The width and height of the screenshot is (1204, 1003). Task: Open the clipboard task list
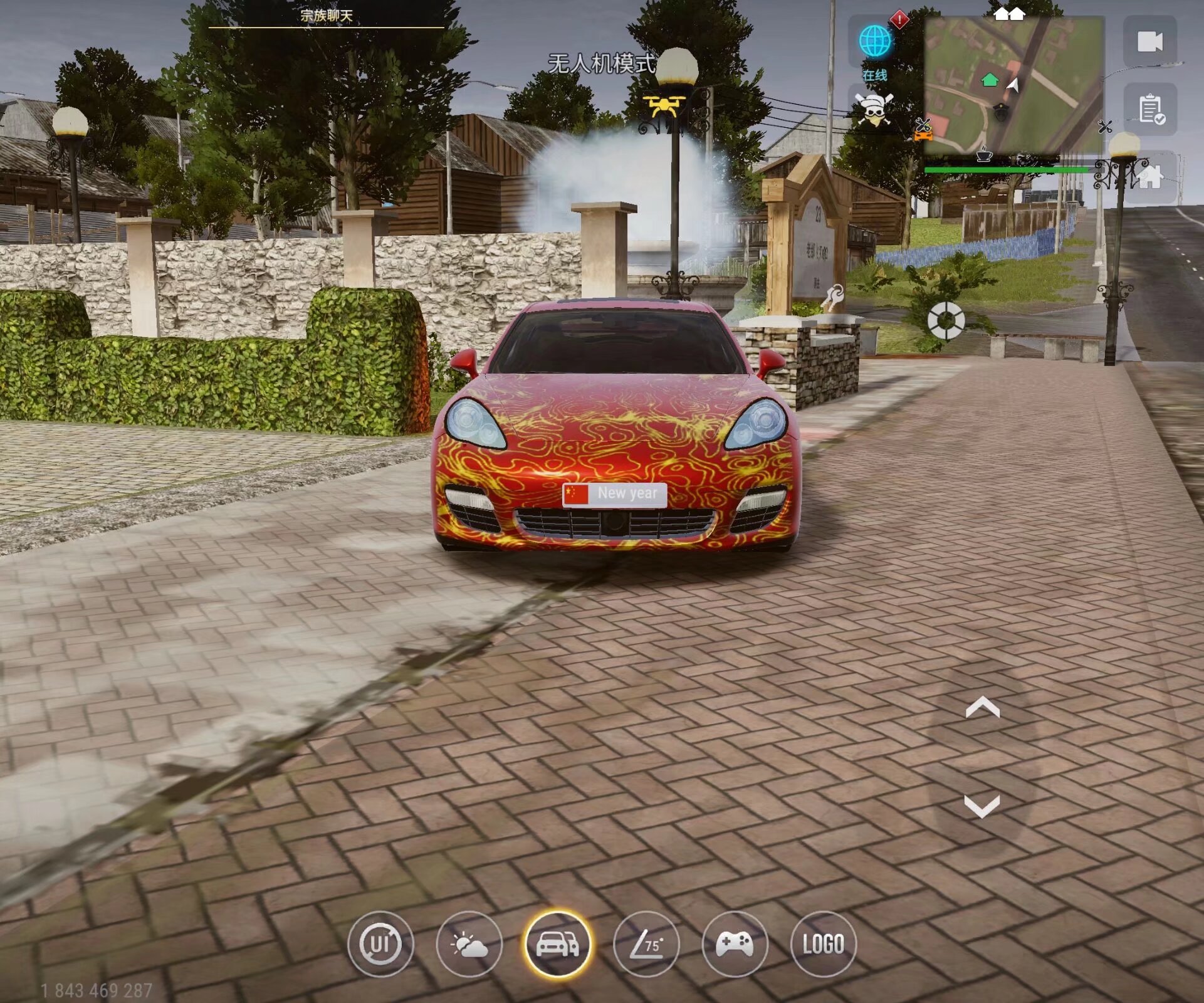[x=1149, y=110]
